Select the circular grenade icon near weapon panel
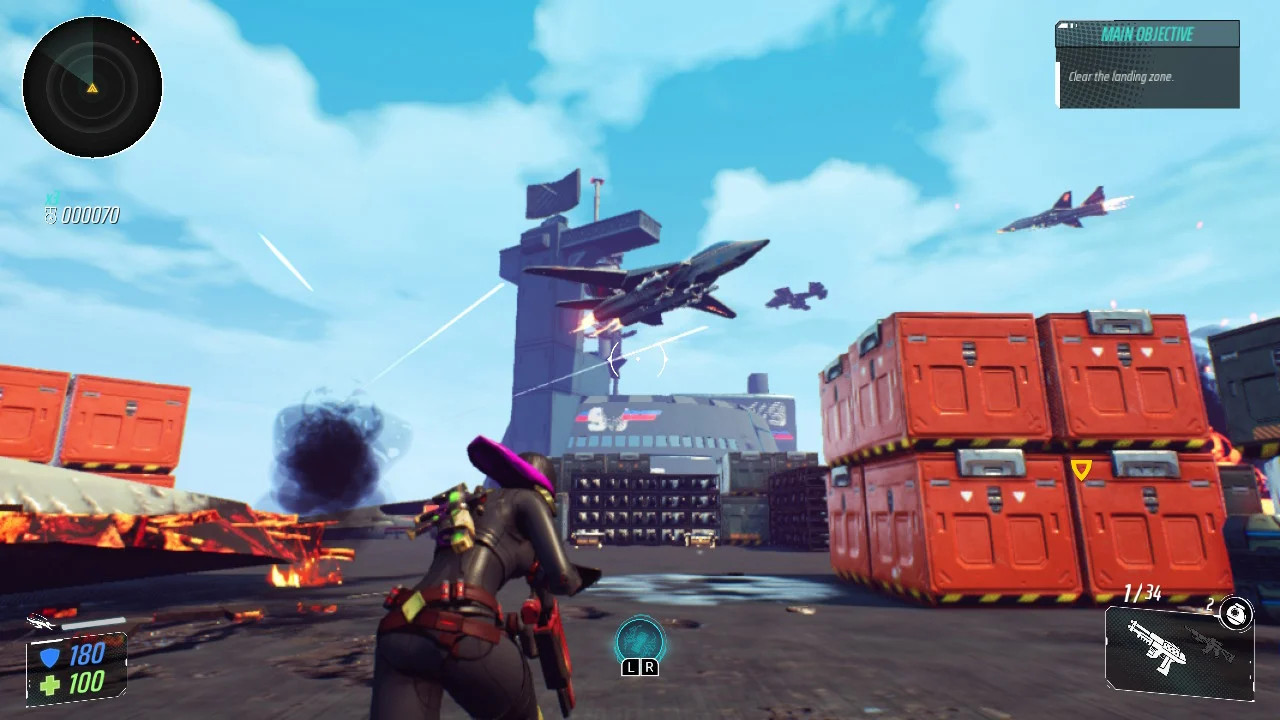 pos(1236,614)
